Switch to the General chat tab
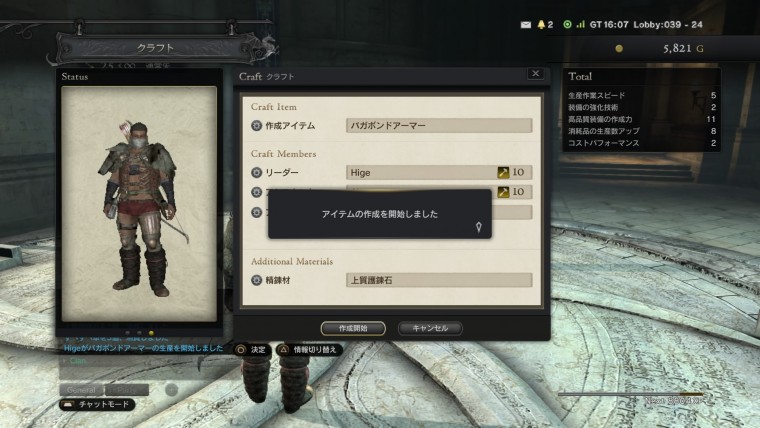760x428 pixels. [x=80, y=389]
